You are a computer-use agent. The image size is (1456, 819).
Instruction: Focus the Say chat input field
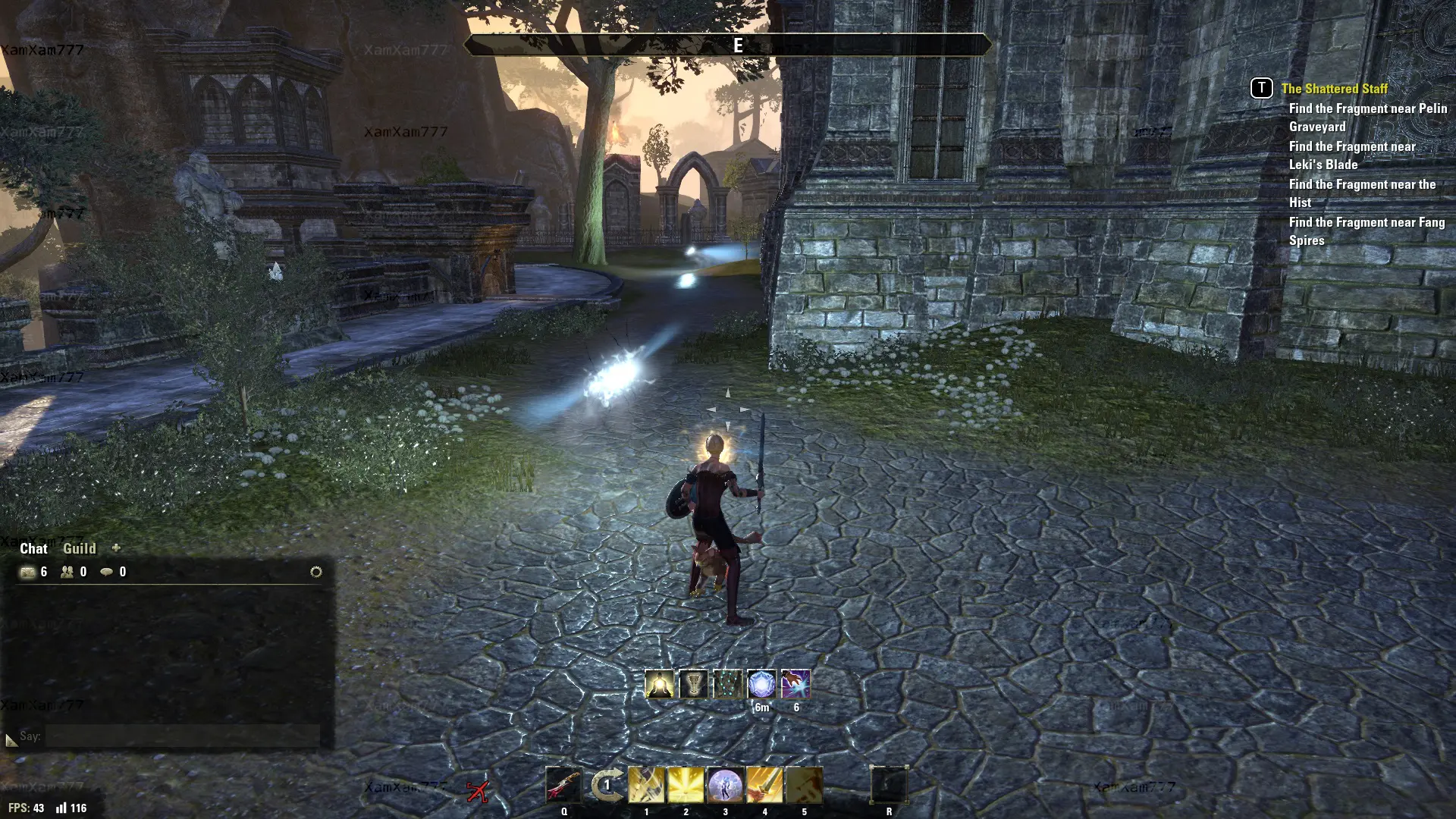click(x=182, y=736)
